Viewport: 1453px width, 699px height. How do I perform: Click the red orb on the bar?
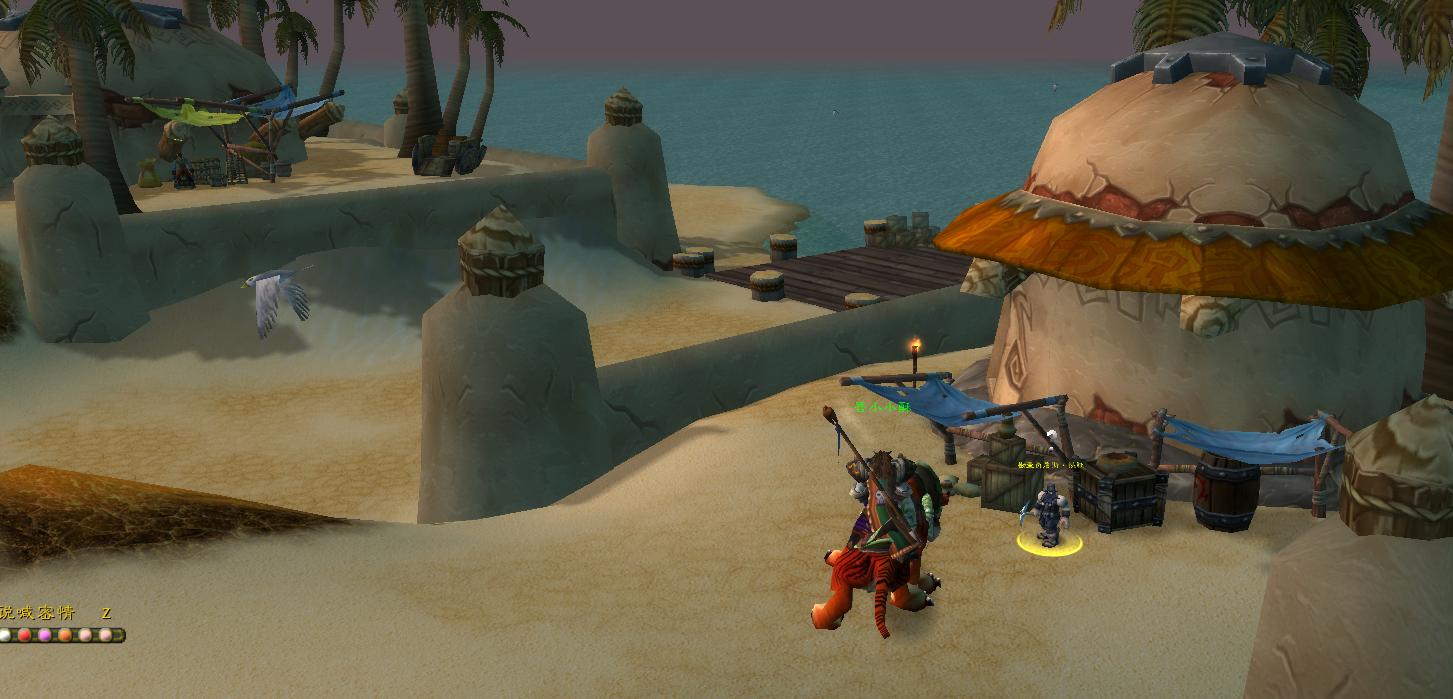coord(25,635)
